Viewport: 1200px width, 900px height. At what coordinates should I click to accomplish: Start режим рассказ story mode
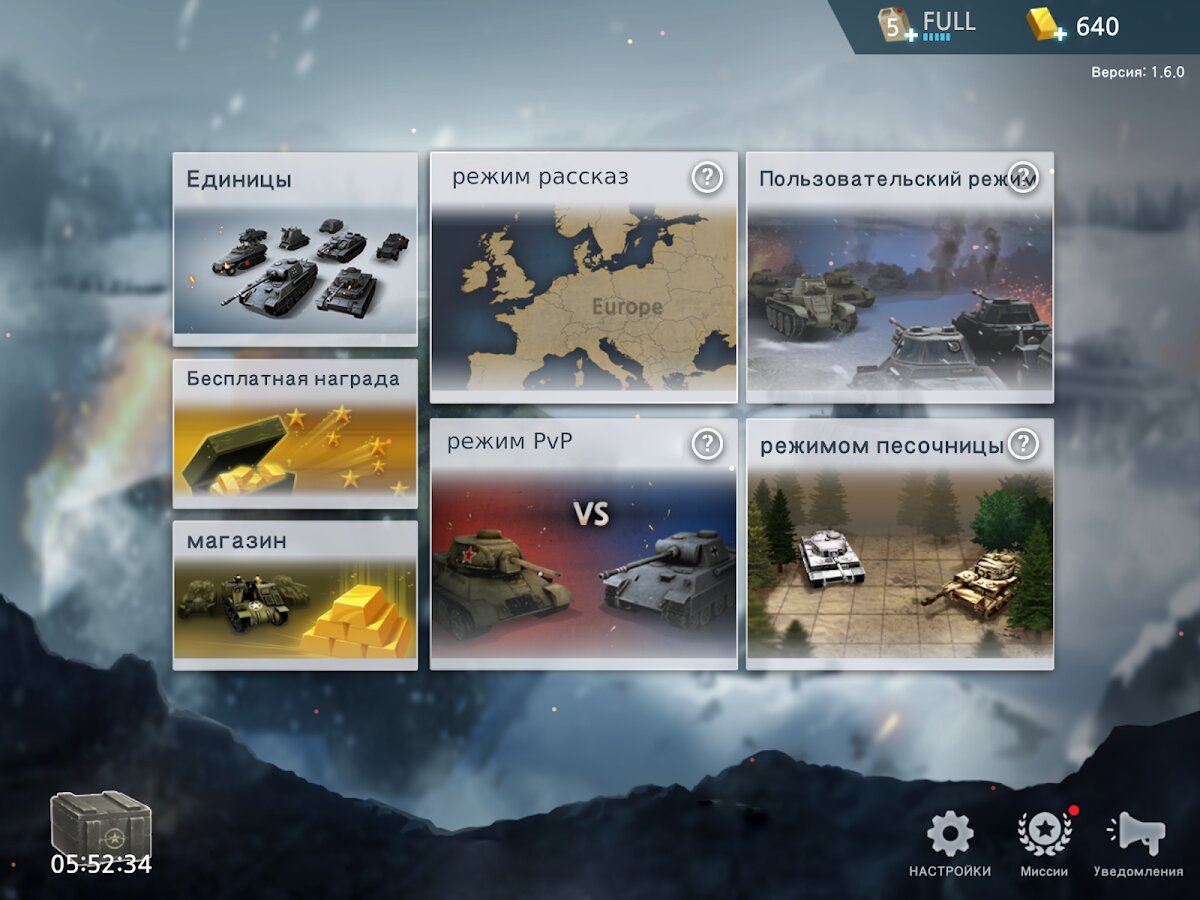pyautogui.click(x=583, y=290)
